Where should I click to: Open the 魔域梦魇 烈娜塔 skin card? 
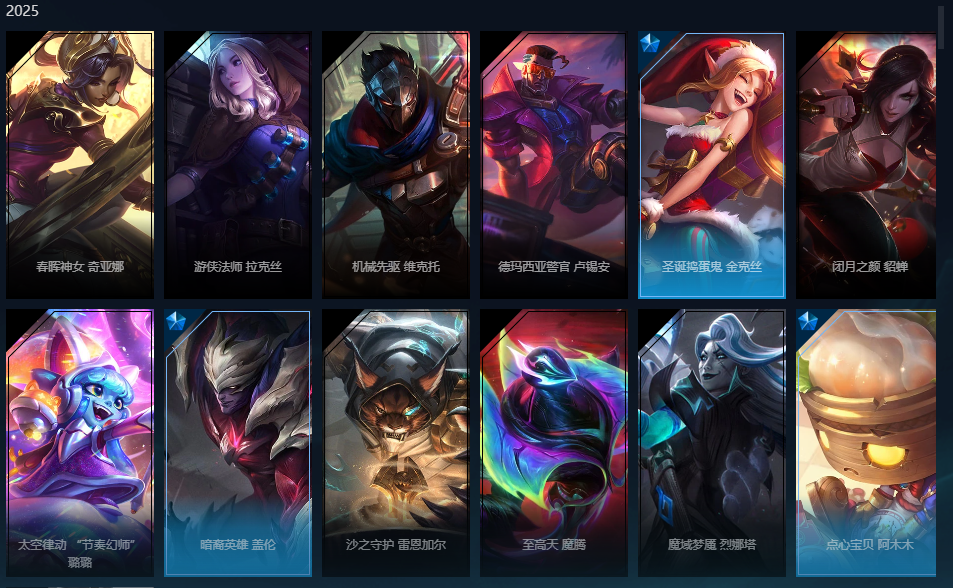click(x=712, y=442)
